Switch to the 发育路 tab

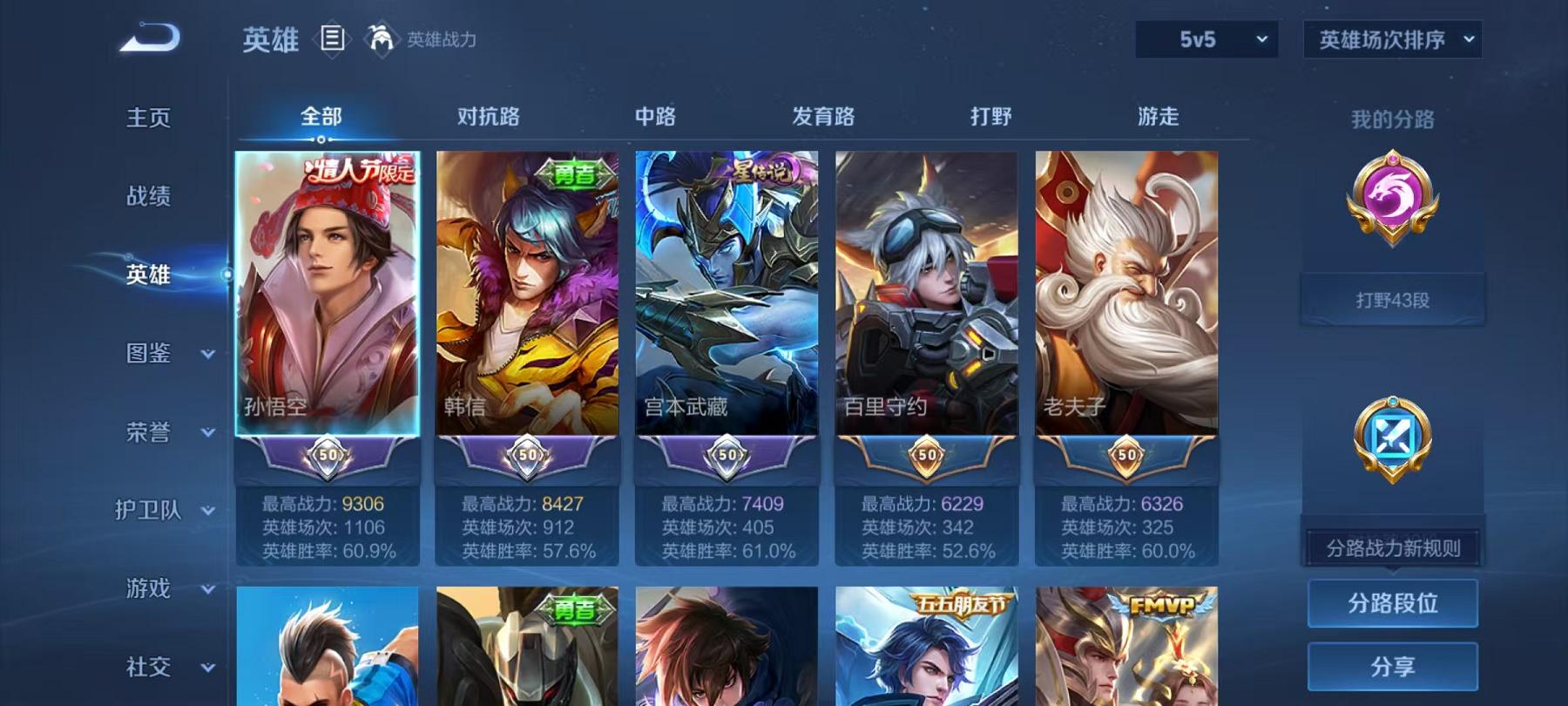(822, 116)
